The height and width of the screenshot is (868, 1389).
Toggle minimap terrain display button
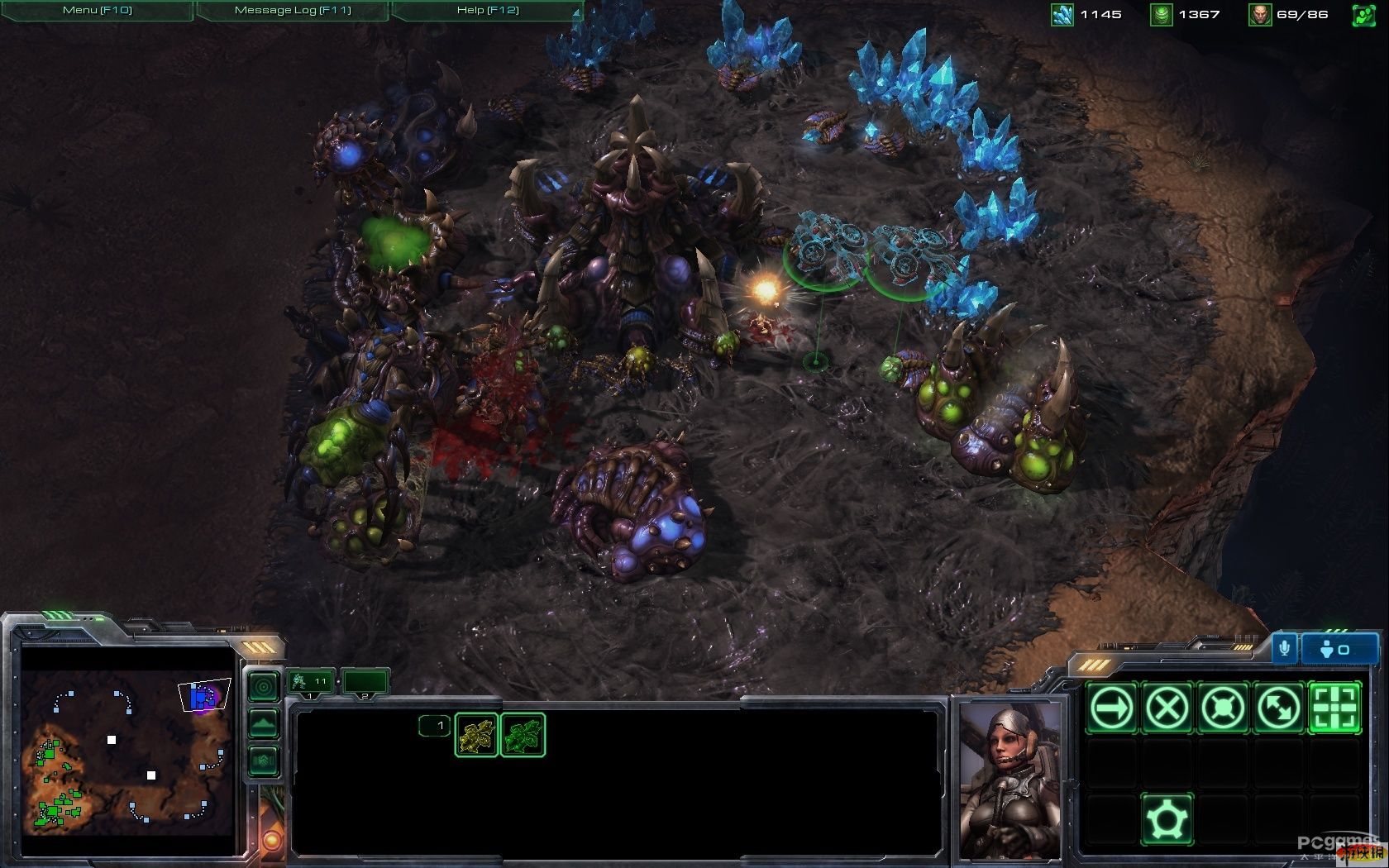click(264, 723)
